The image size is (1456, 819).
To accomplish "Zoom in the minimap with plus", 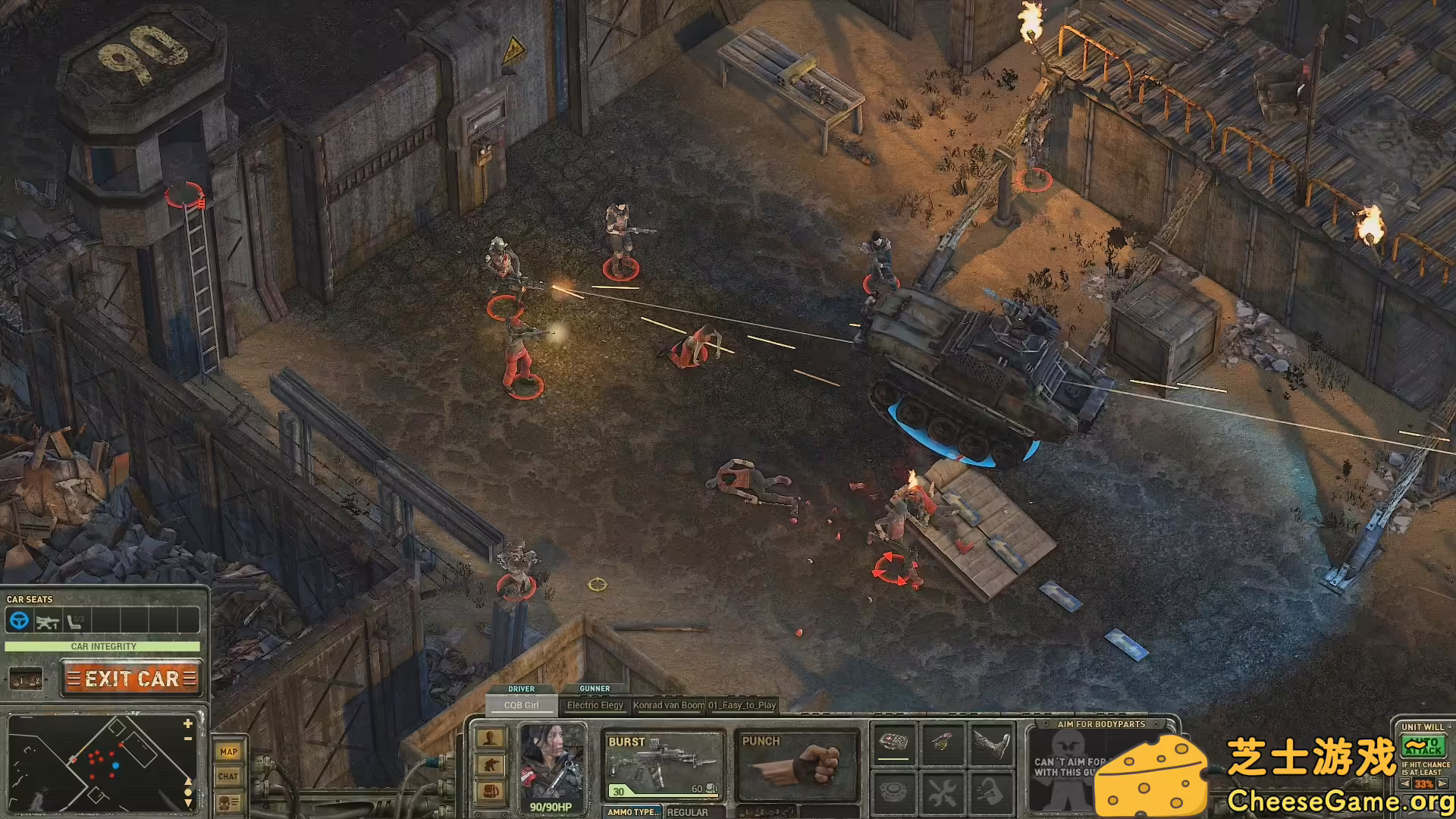I will [x=188, y=723].
